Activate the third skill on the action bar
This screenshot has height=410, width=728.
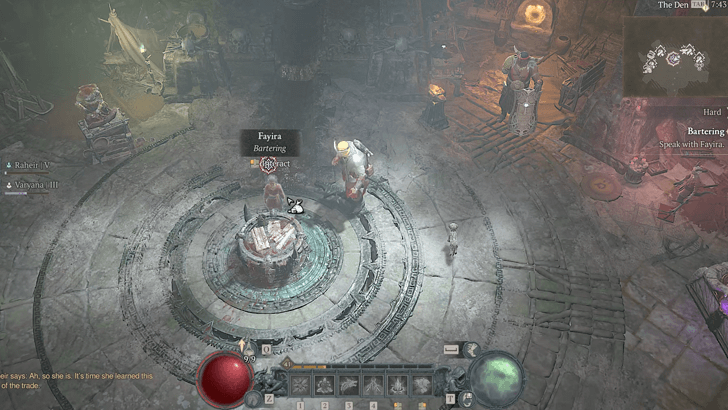click(349, 384)
